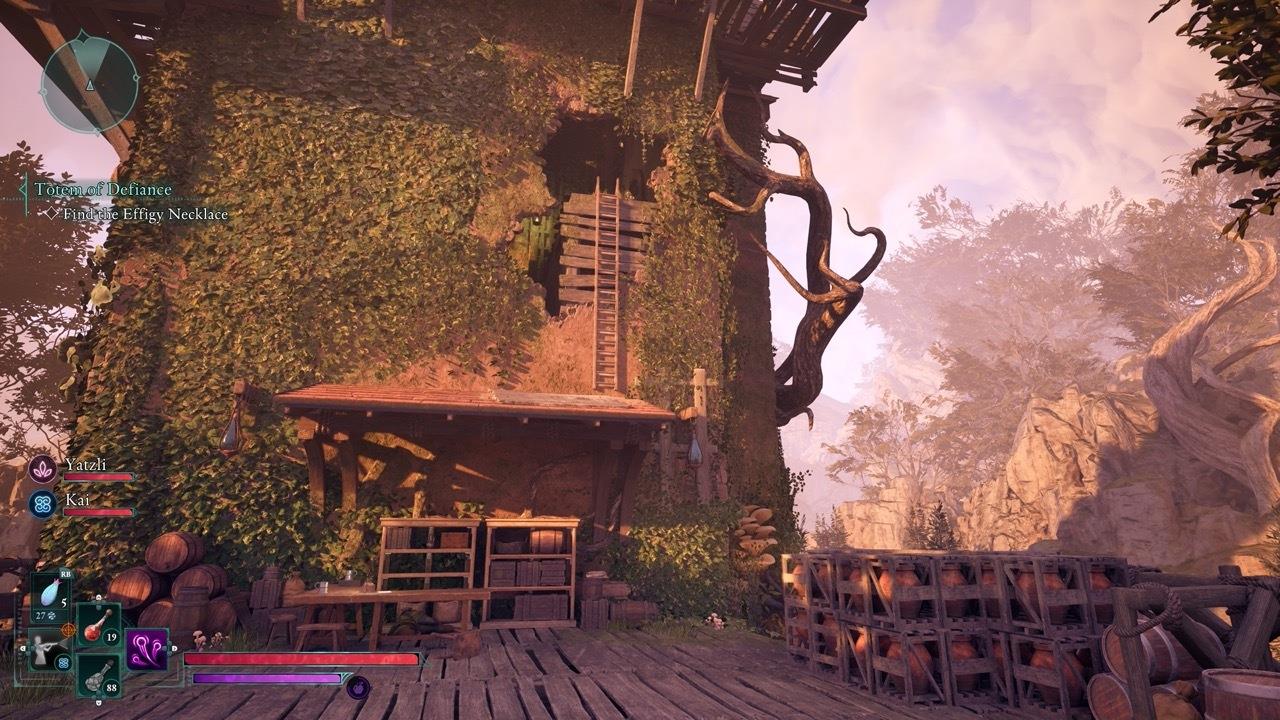The width and height of the screenshot is (1280, 720).
Task: Click the RB button prompt on the potion slot
Action: [65, 573]
